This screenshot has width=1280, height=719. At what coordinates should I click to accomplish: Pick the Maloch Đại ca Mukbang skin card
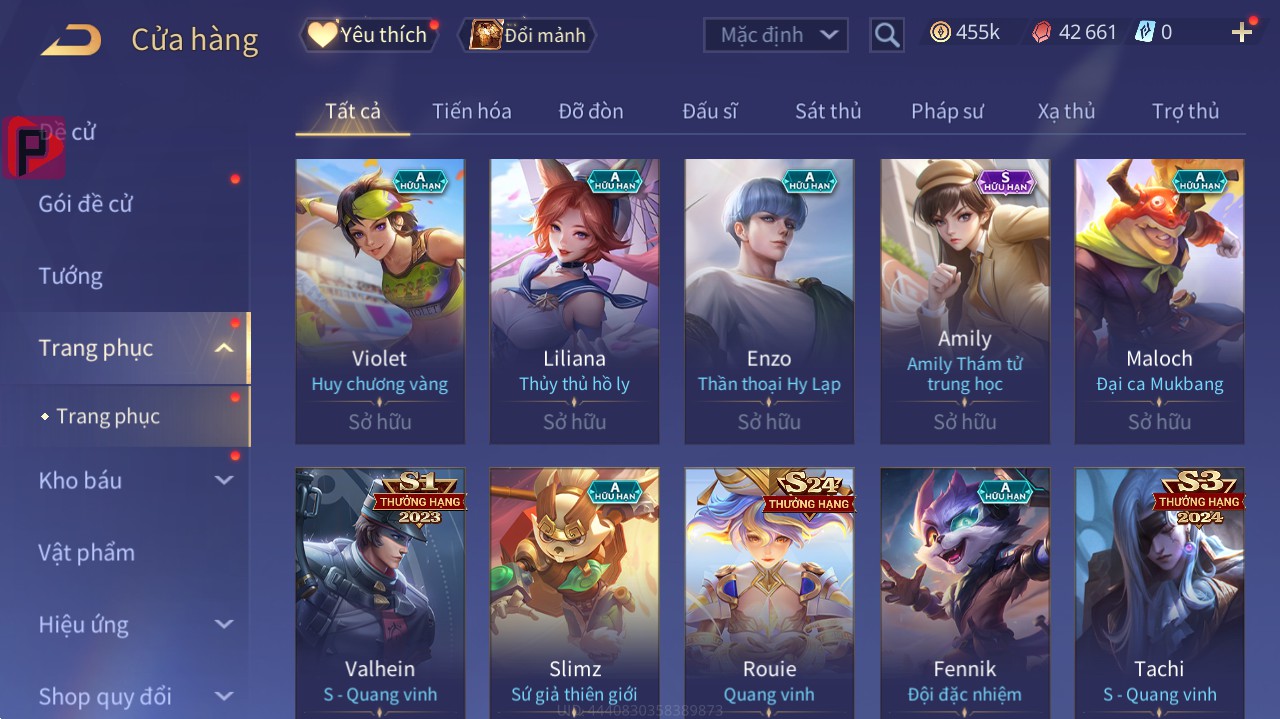[x=1159, y=300]
